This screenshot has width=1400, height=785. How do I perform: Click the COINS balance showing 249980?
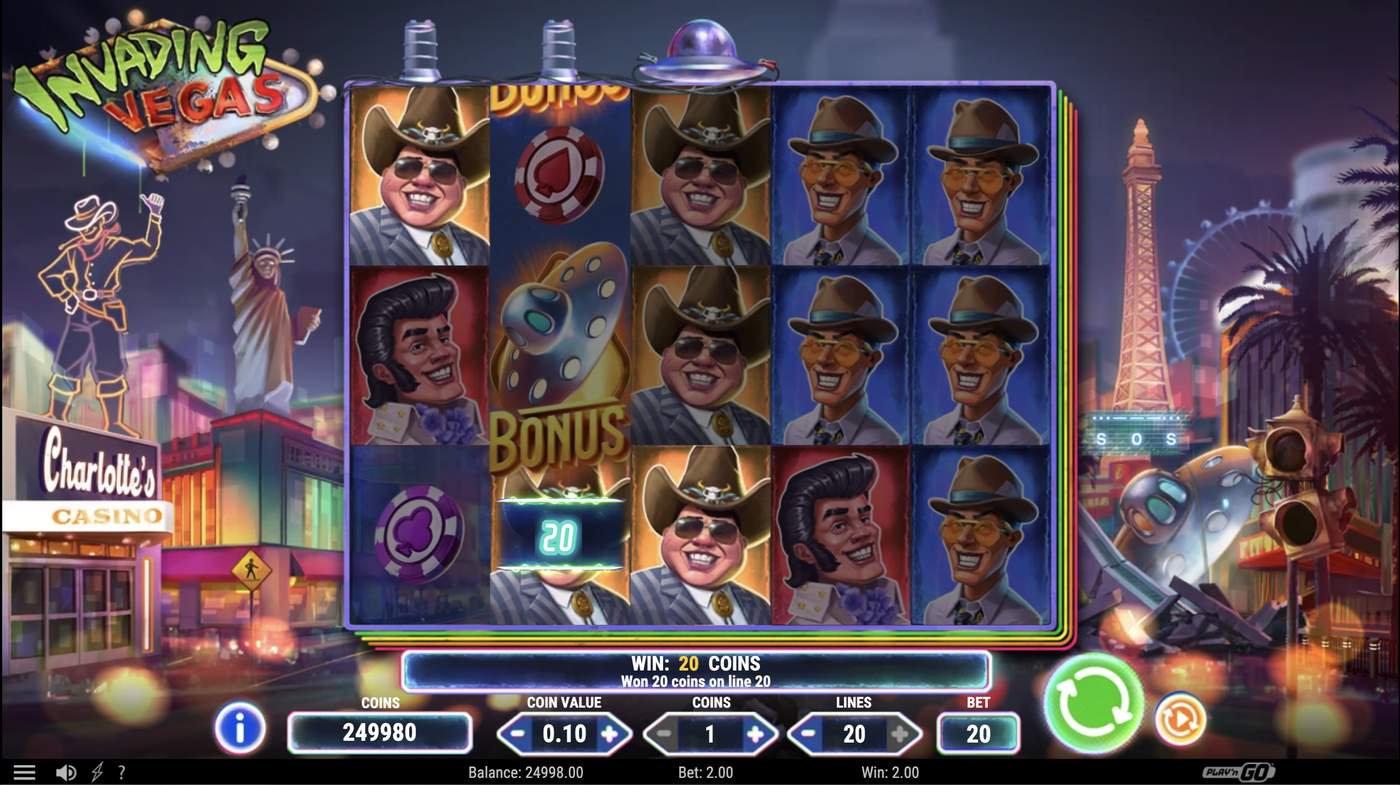tap(380, 733)
